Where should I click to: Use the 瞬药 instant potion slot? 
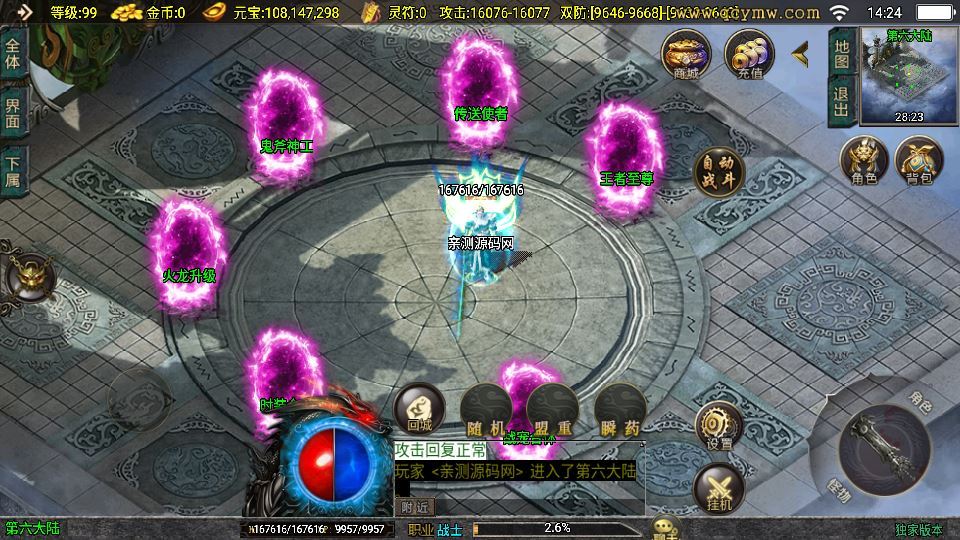point(618,408)
